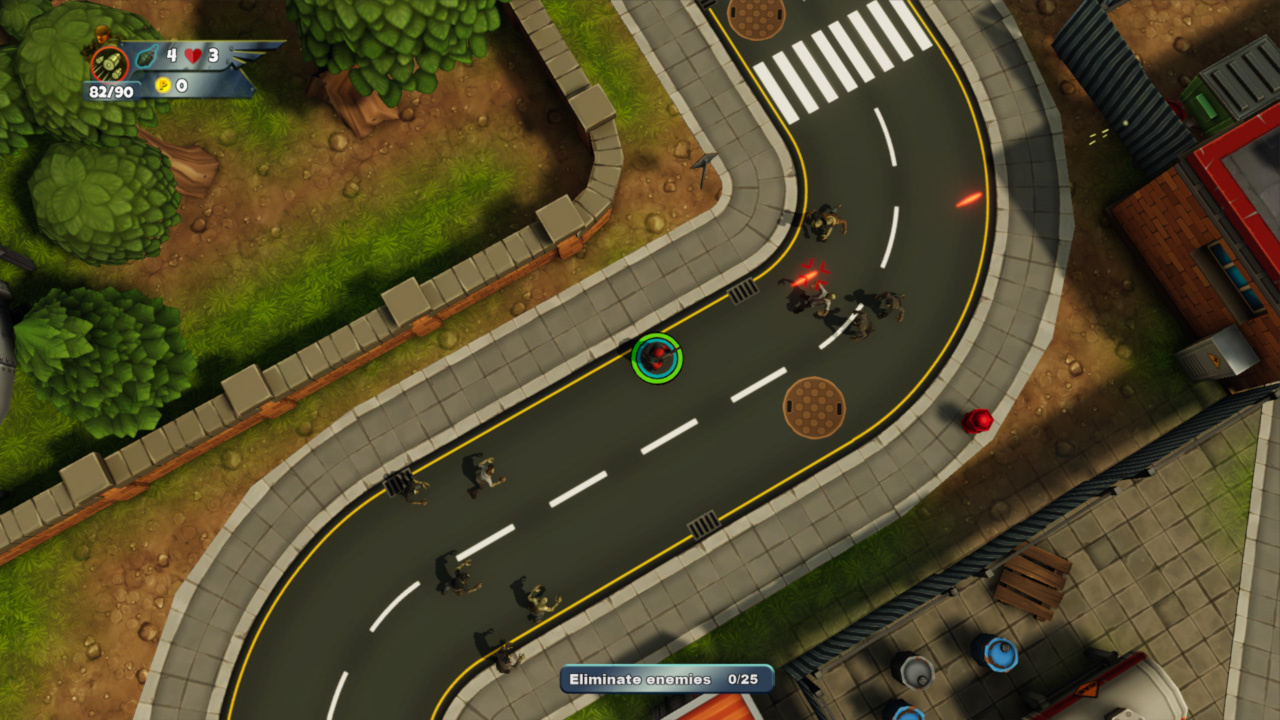This screenshot has width=1280, height=720.
Task: Select the bullet ammo icon in the HUD
Action: click(110, 64)
